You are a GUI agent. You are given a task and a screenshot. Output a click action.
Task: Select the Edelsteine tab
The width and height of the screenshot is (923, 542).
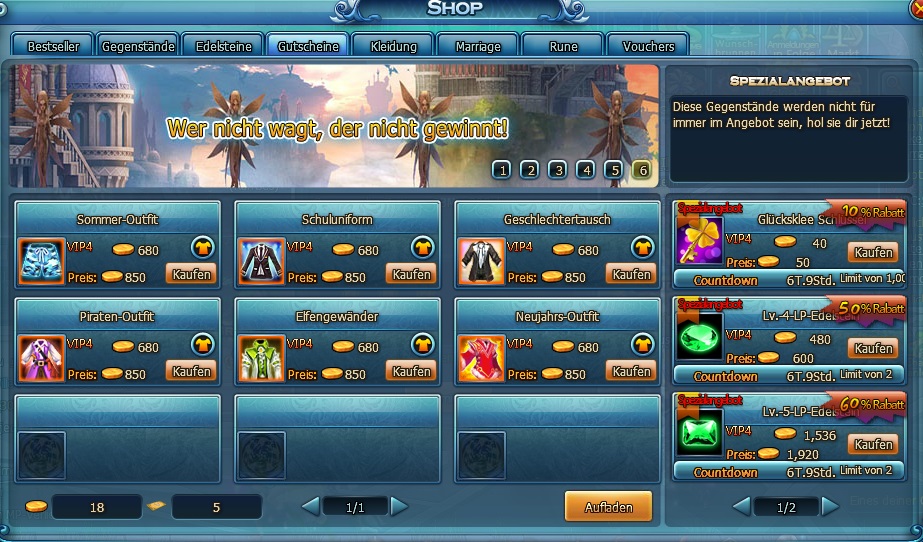pyautogui.click(x=222, y=46)
